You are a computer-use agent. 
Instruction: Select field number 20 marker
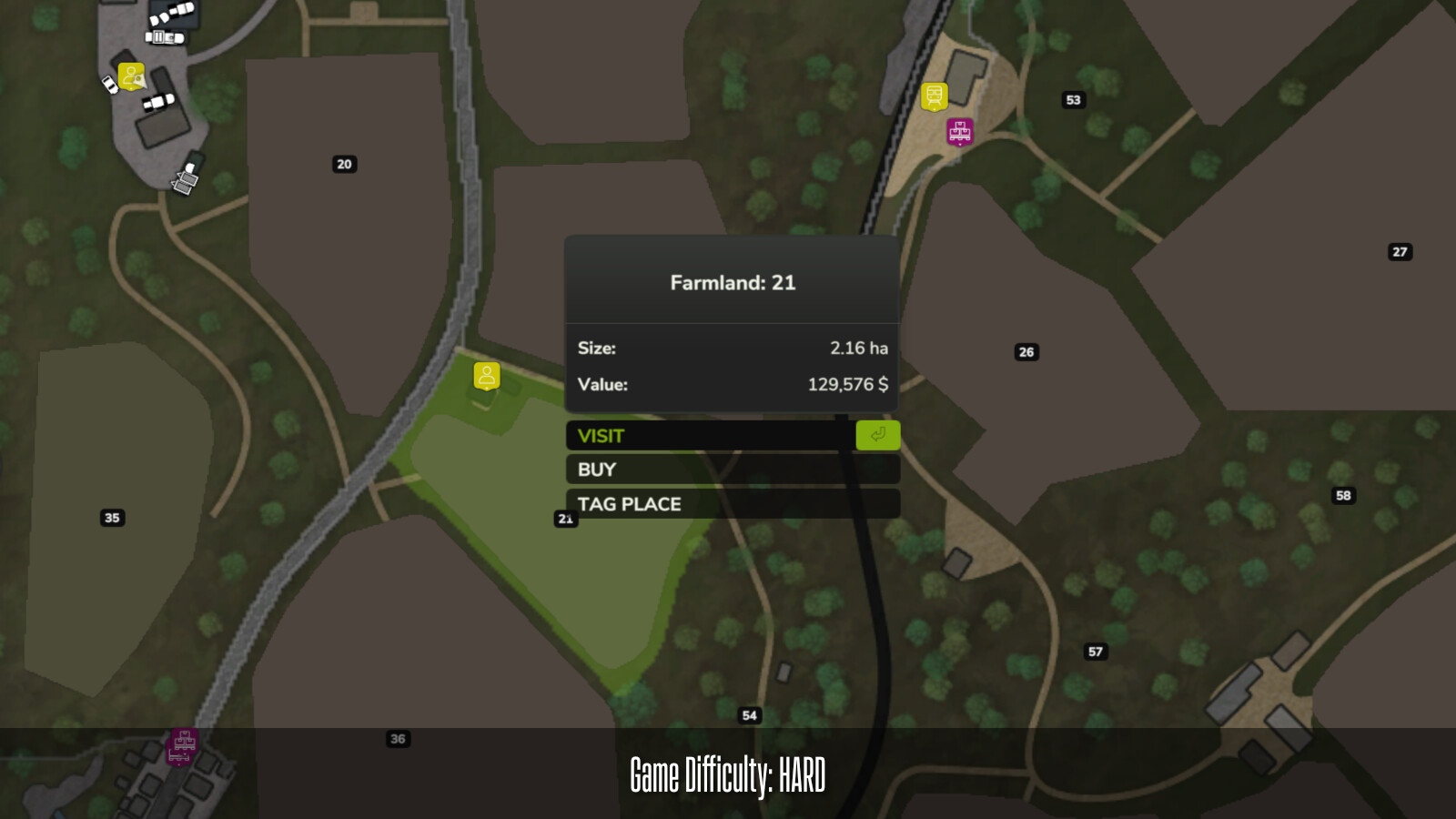pos(343,164)
